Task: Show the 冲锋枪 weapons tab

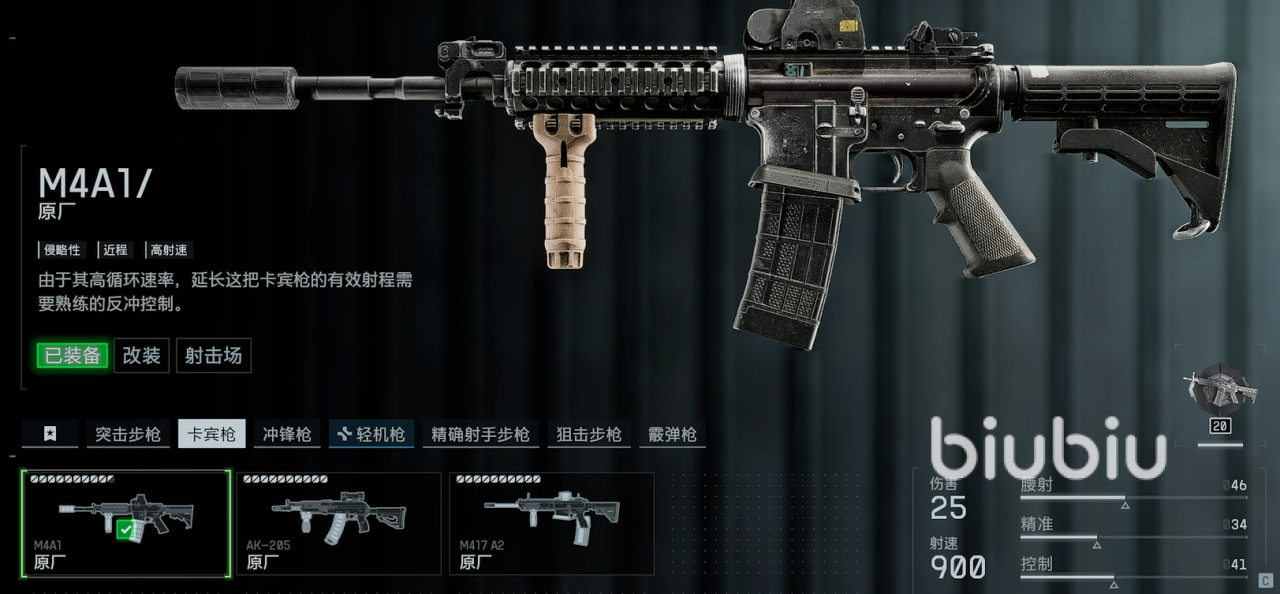Action: tap(287, 434)
